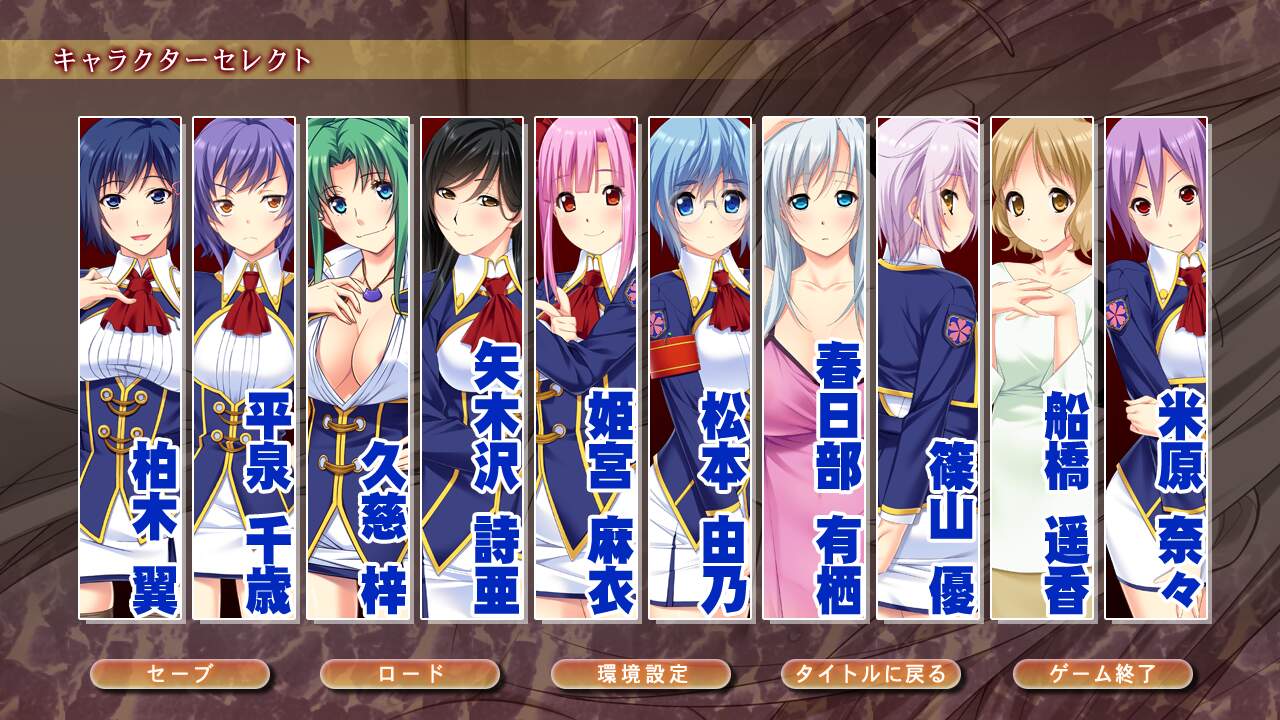
Task: Choose the 平泉 千歳 character panel
Action: click(x=244, y=368)
